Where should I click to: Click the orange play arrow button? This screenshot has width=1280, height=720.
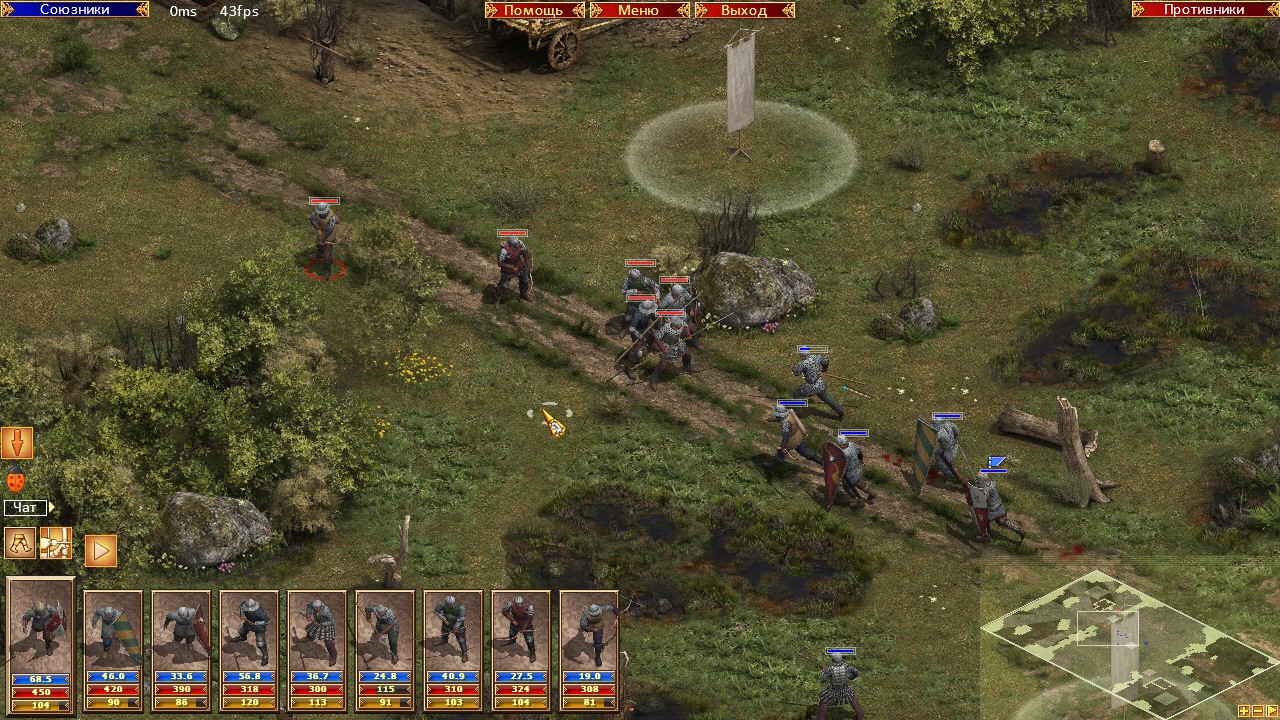[x=100, y=550]
